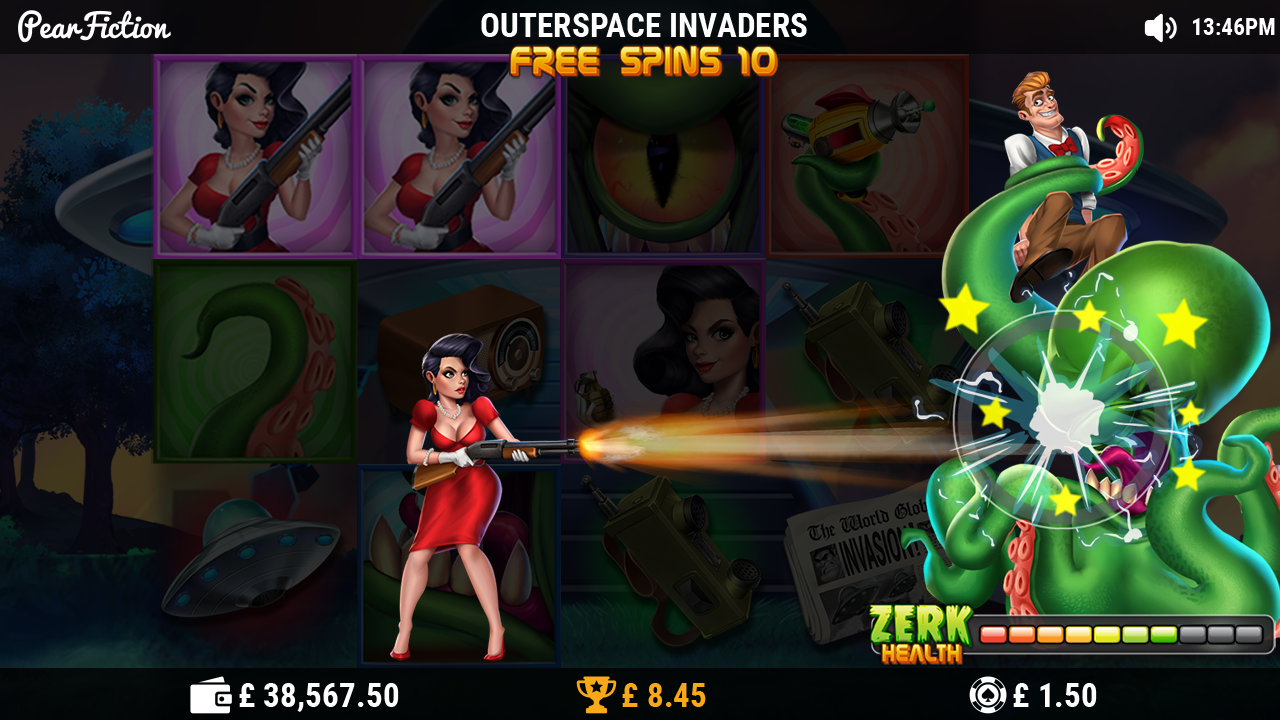The image size is (1280, 720).
Task: Click the 13:46PM clock display
Action: pyautogui.click(x=1232, y=27)
